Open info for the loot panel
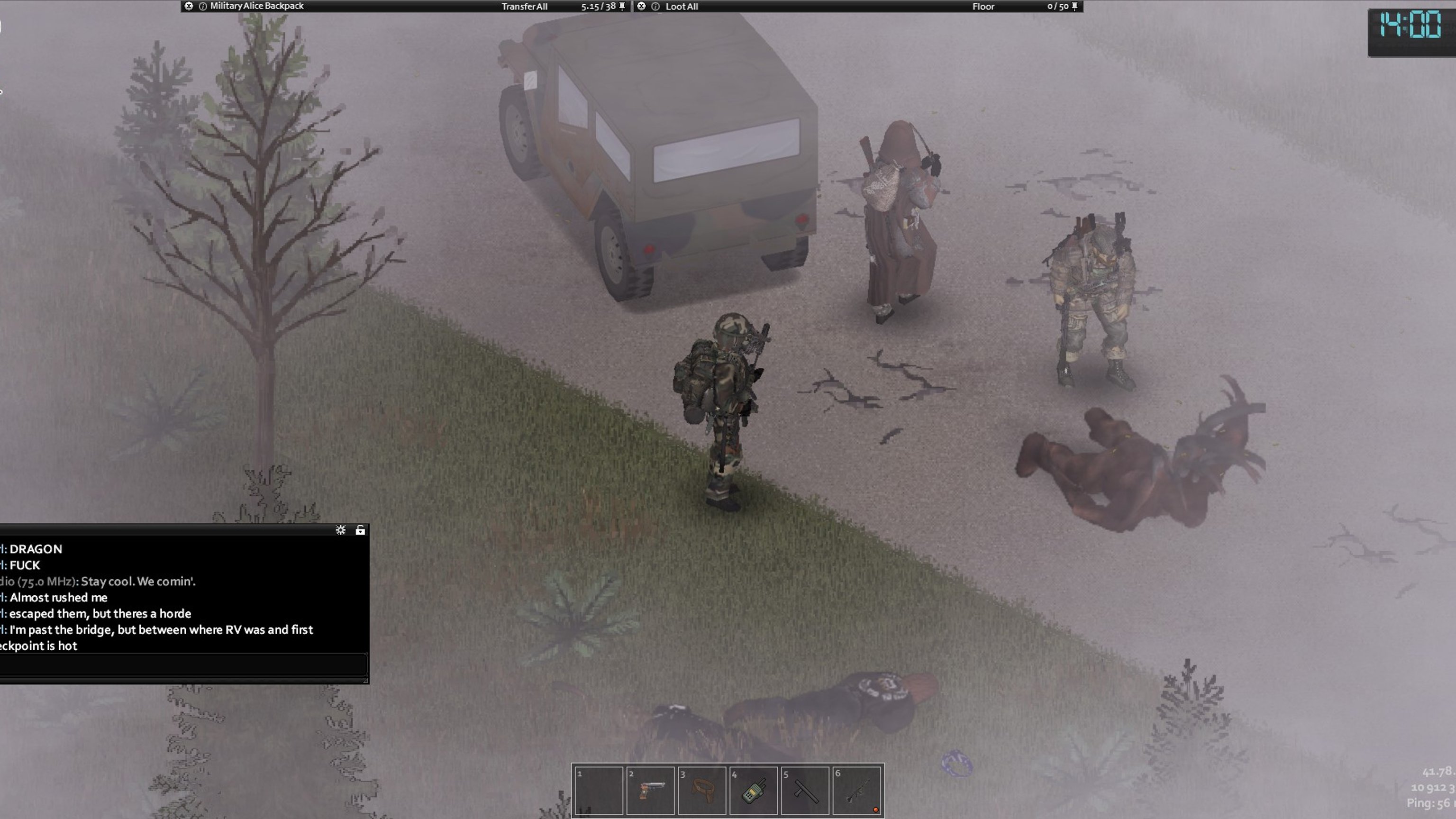This screenshot has width=1456, height=819. point(655,6)
